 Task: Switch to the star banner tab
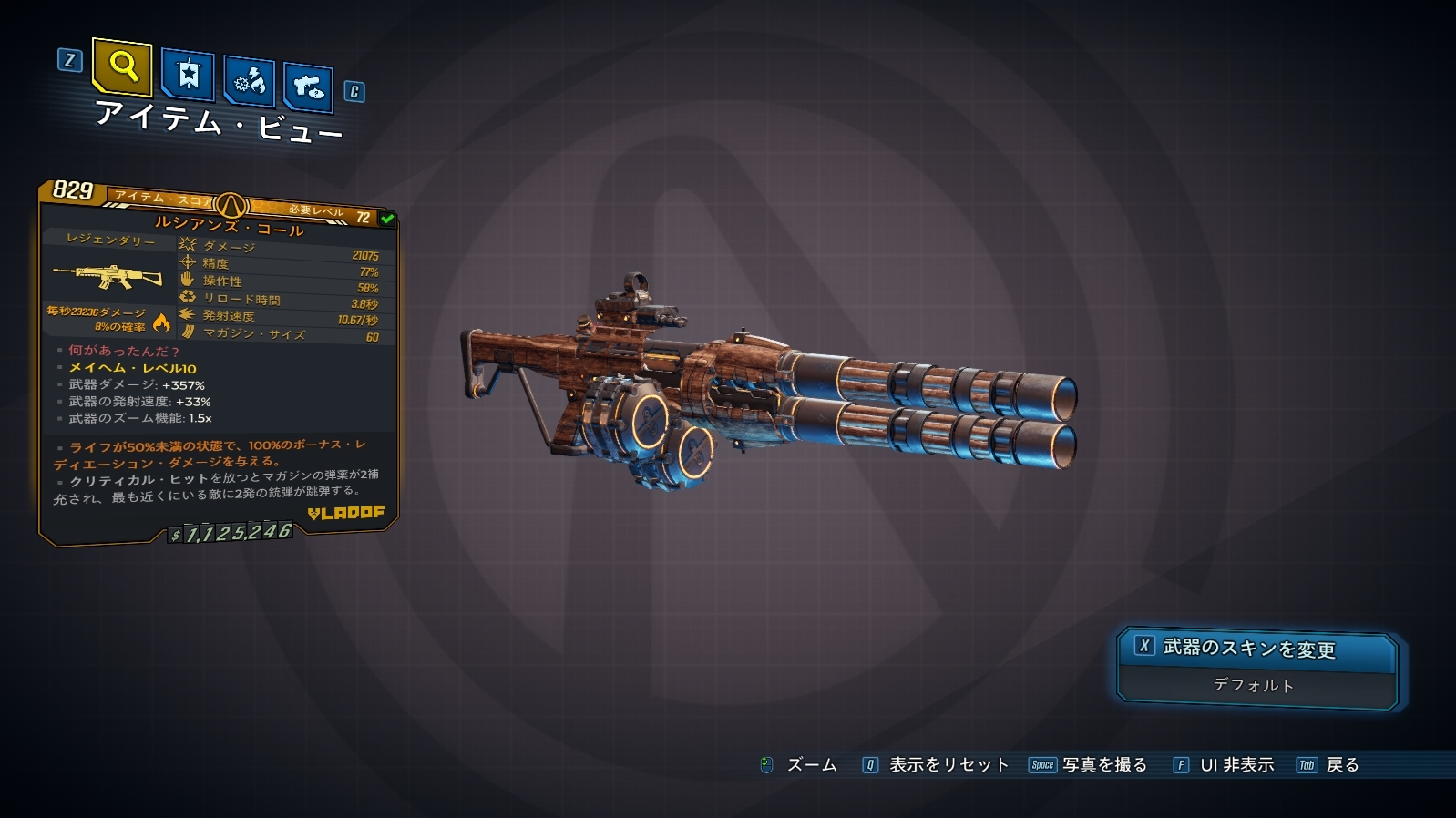click(188, 74)
